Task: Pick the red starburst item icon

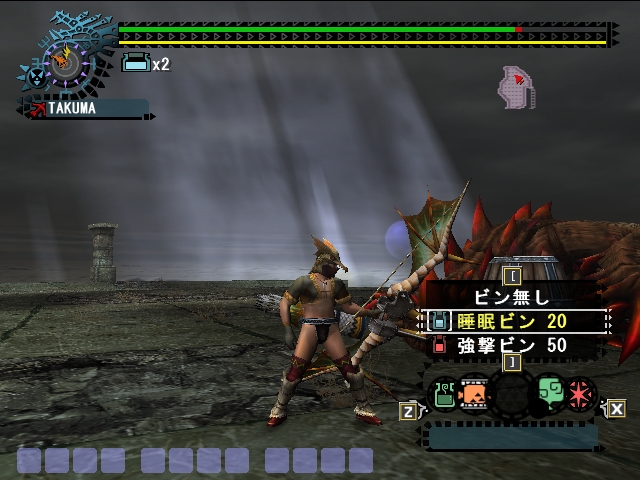Action: point(581,392)
